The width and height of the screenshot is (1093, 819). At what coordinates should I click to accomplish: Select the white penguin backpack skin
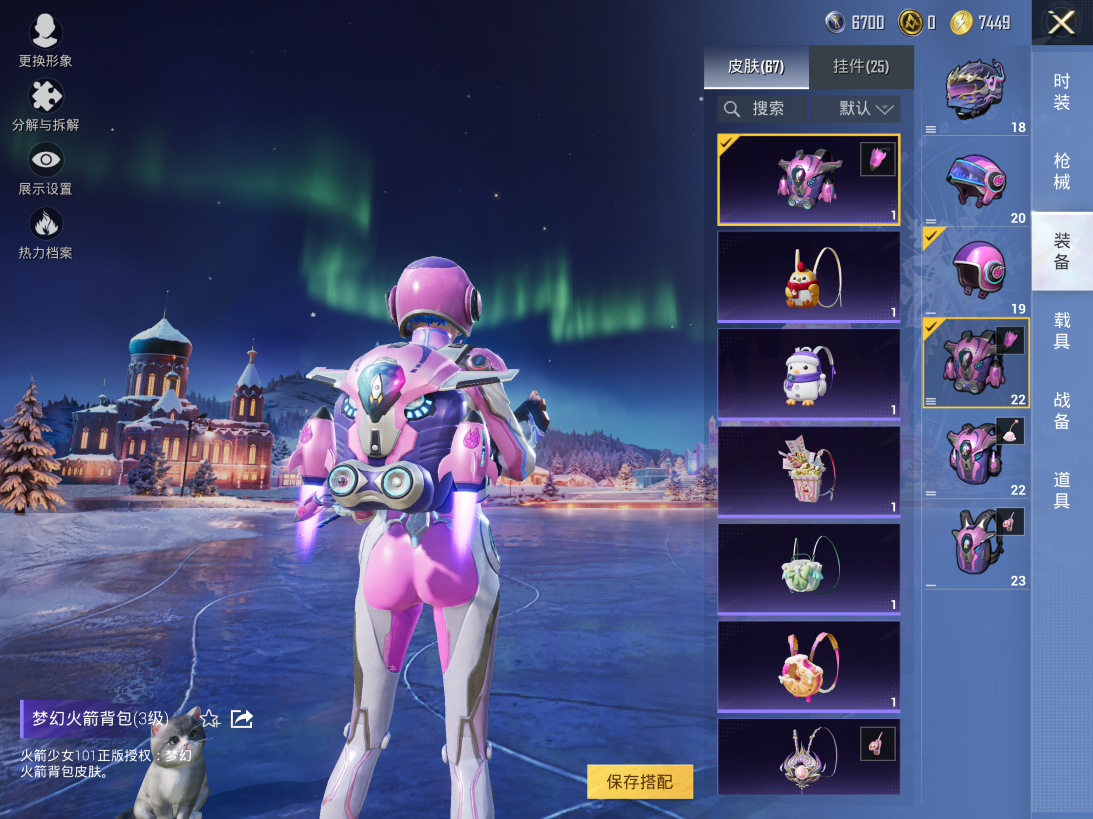808,374
